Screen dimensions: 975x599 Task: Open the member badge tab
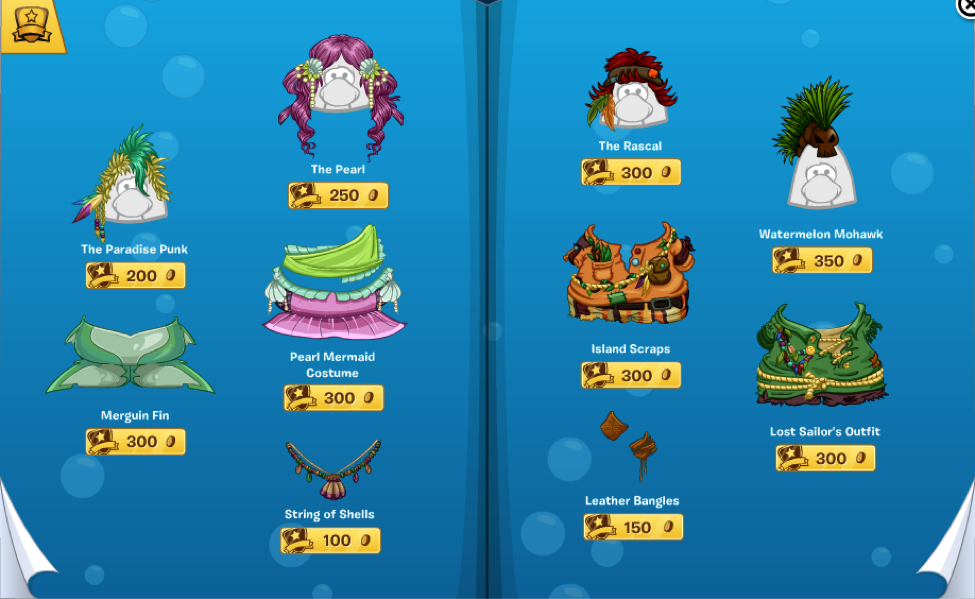pyautogui.click(x=32, y=26)
